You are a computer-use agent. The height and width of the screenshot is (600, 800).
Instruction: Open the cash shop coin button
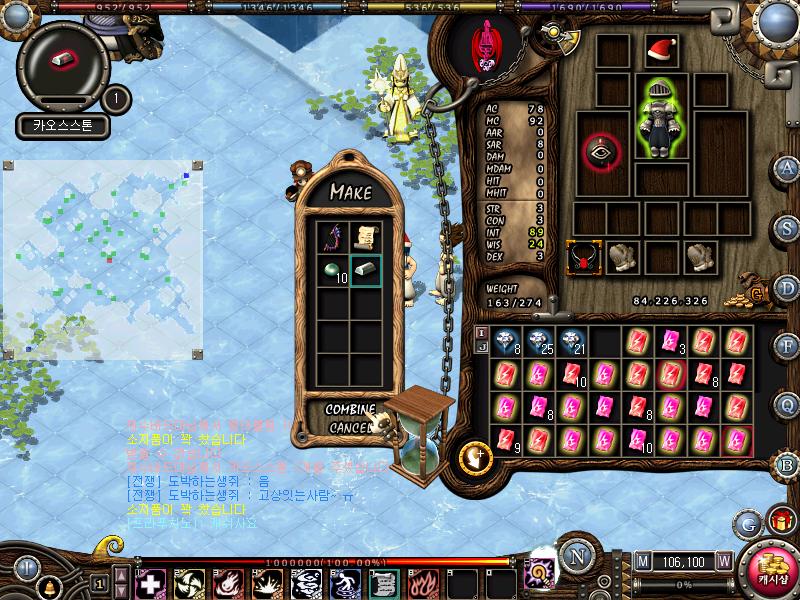pyautogui.click(x=768, y=569)
